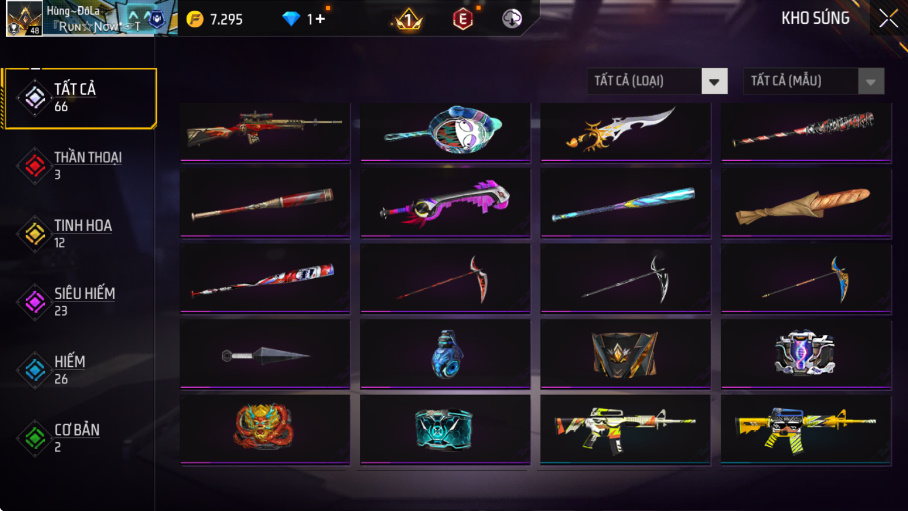Screen dimensions: 908x511
Task: Open the Thần Thoại rarity tab
Action: [80, 166]
